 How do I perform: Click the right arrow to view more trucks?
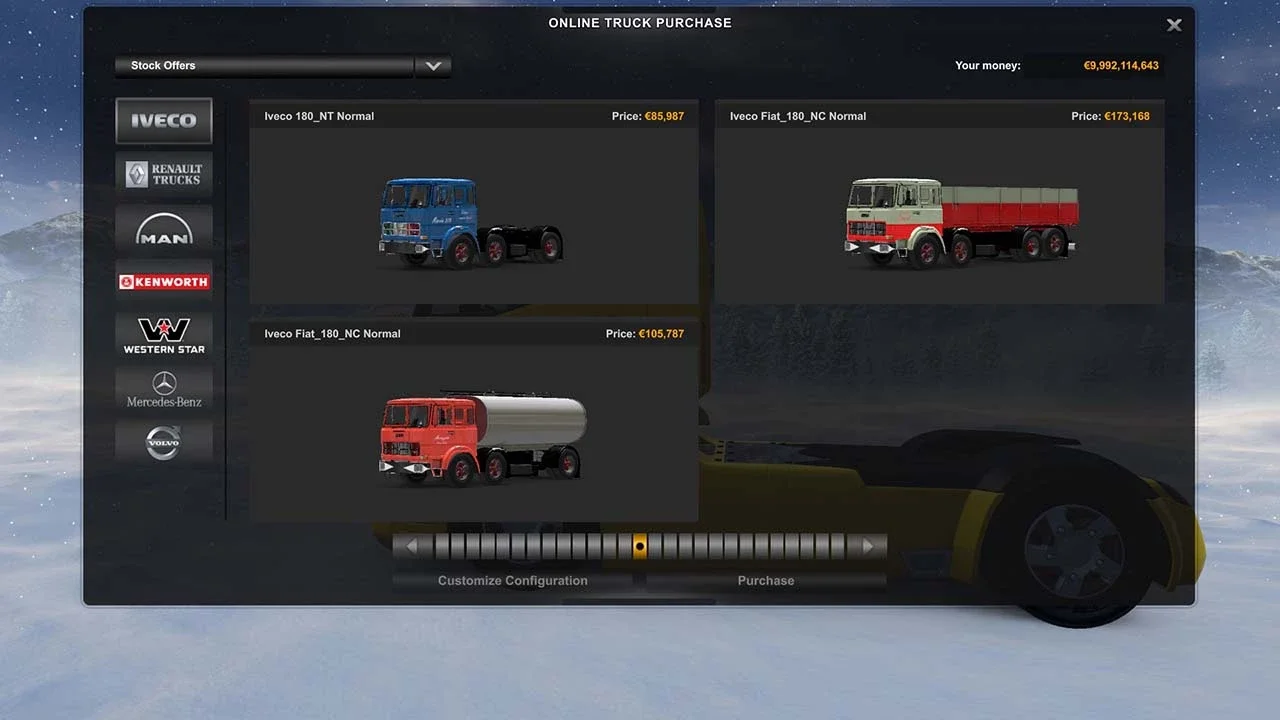[x=867, y=545]
